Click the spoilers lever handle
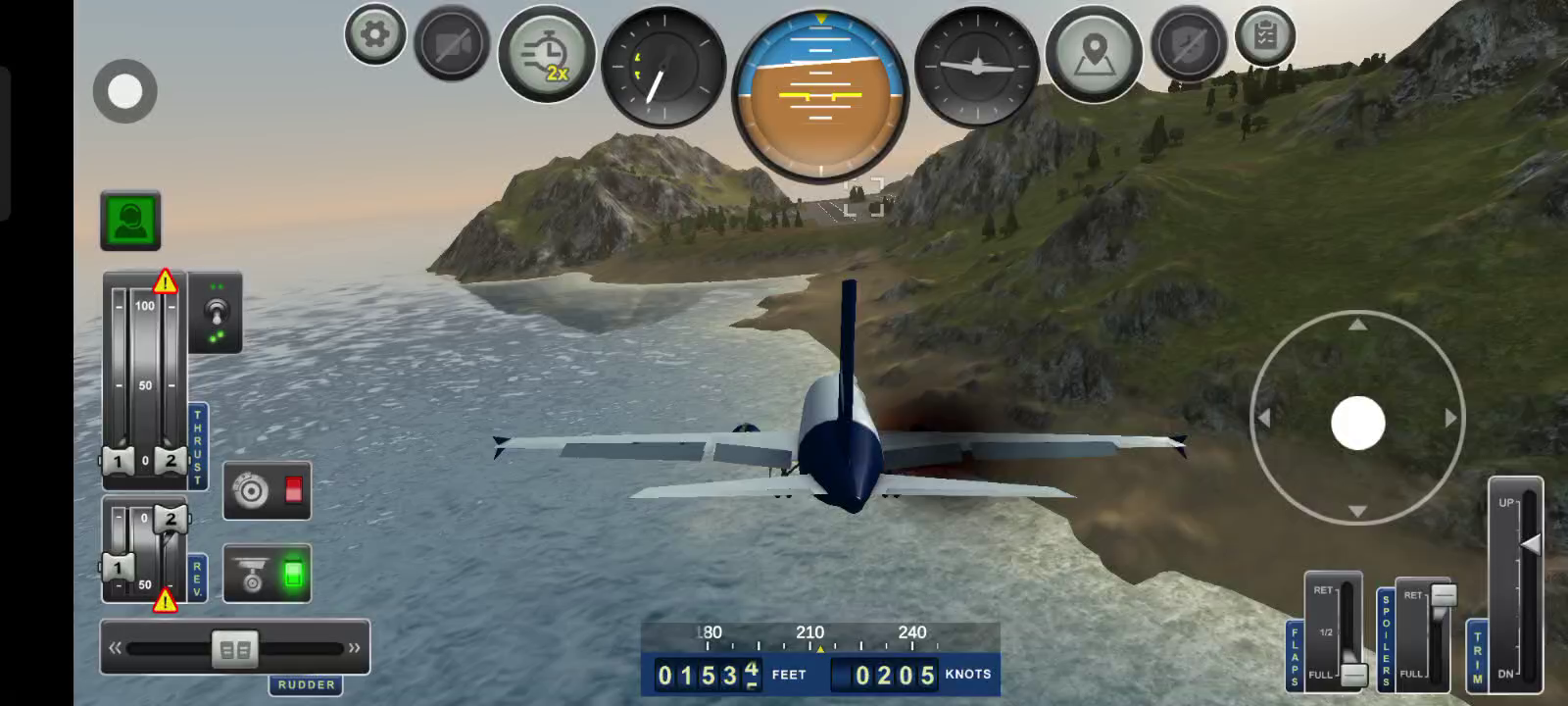The height and width of the screenshot is (706, 1568). coord(1444,594)
